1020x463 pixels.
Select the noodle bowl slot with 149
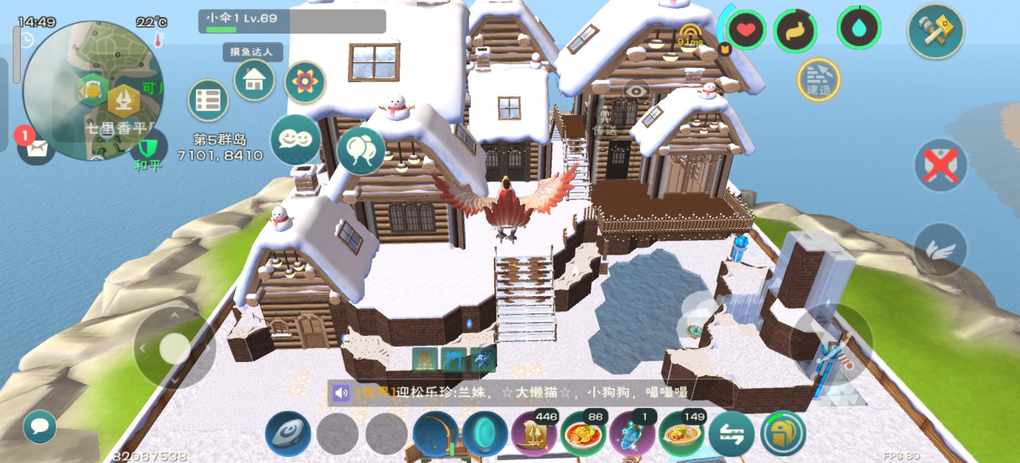683,435
